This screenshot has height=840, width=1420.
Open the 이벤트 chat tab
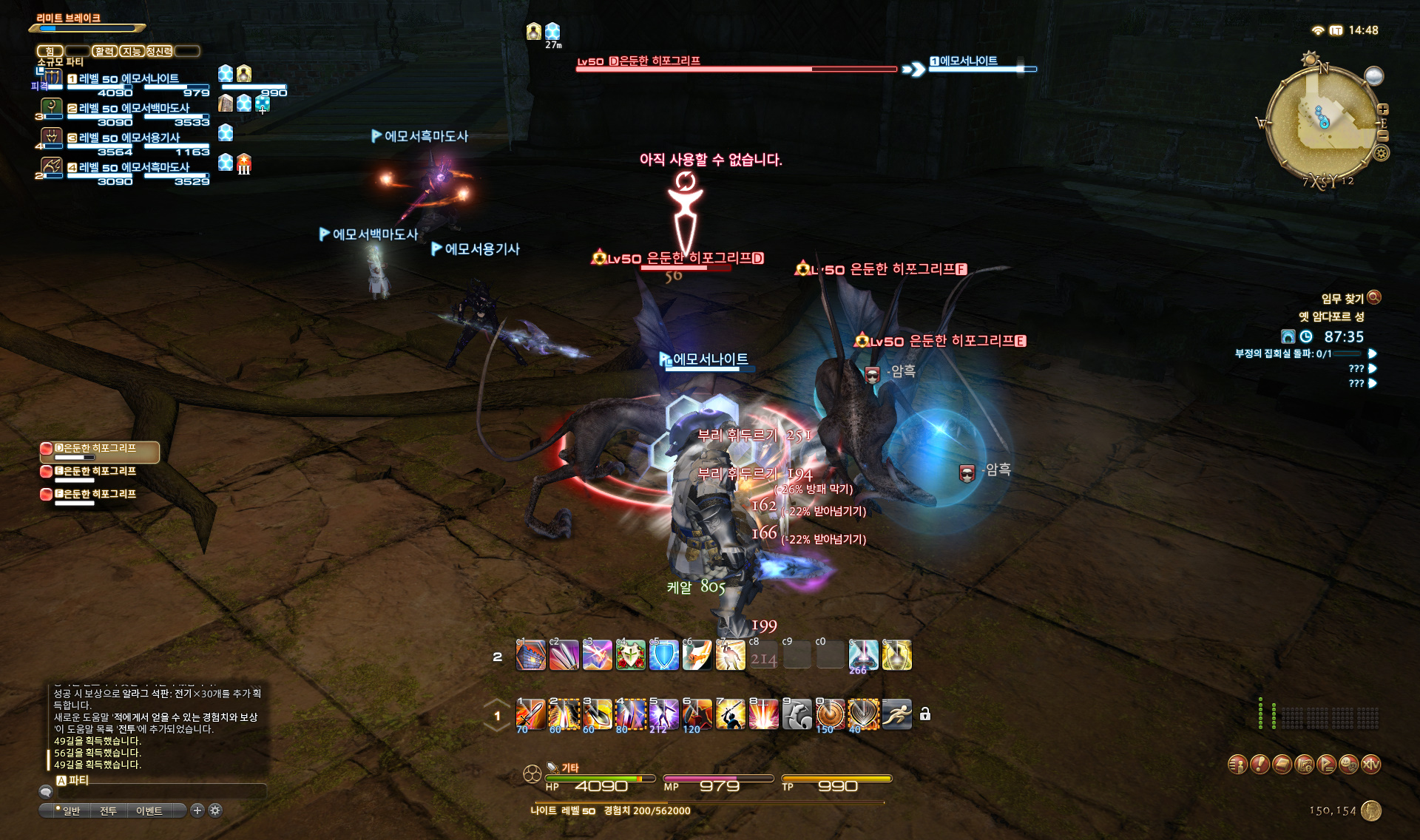click(x=149, y=811)
